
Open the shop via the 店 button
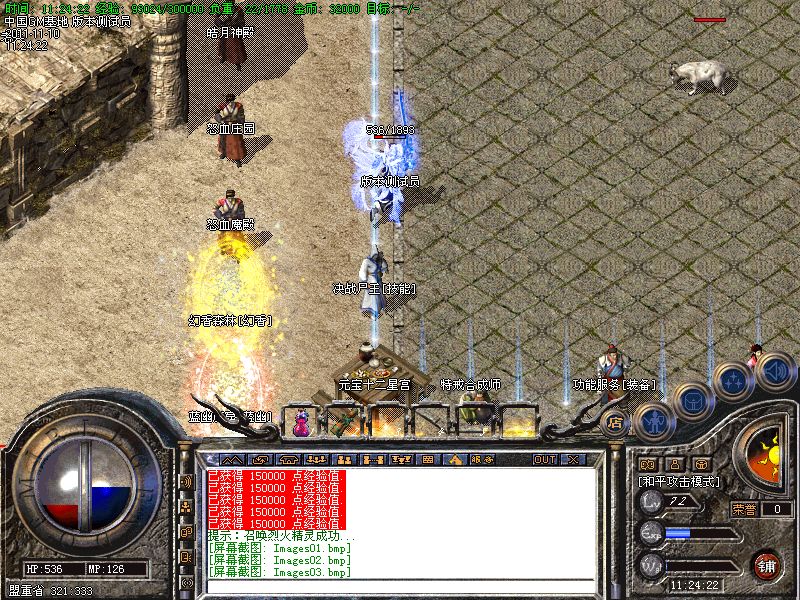click(x=615, y=424)
